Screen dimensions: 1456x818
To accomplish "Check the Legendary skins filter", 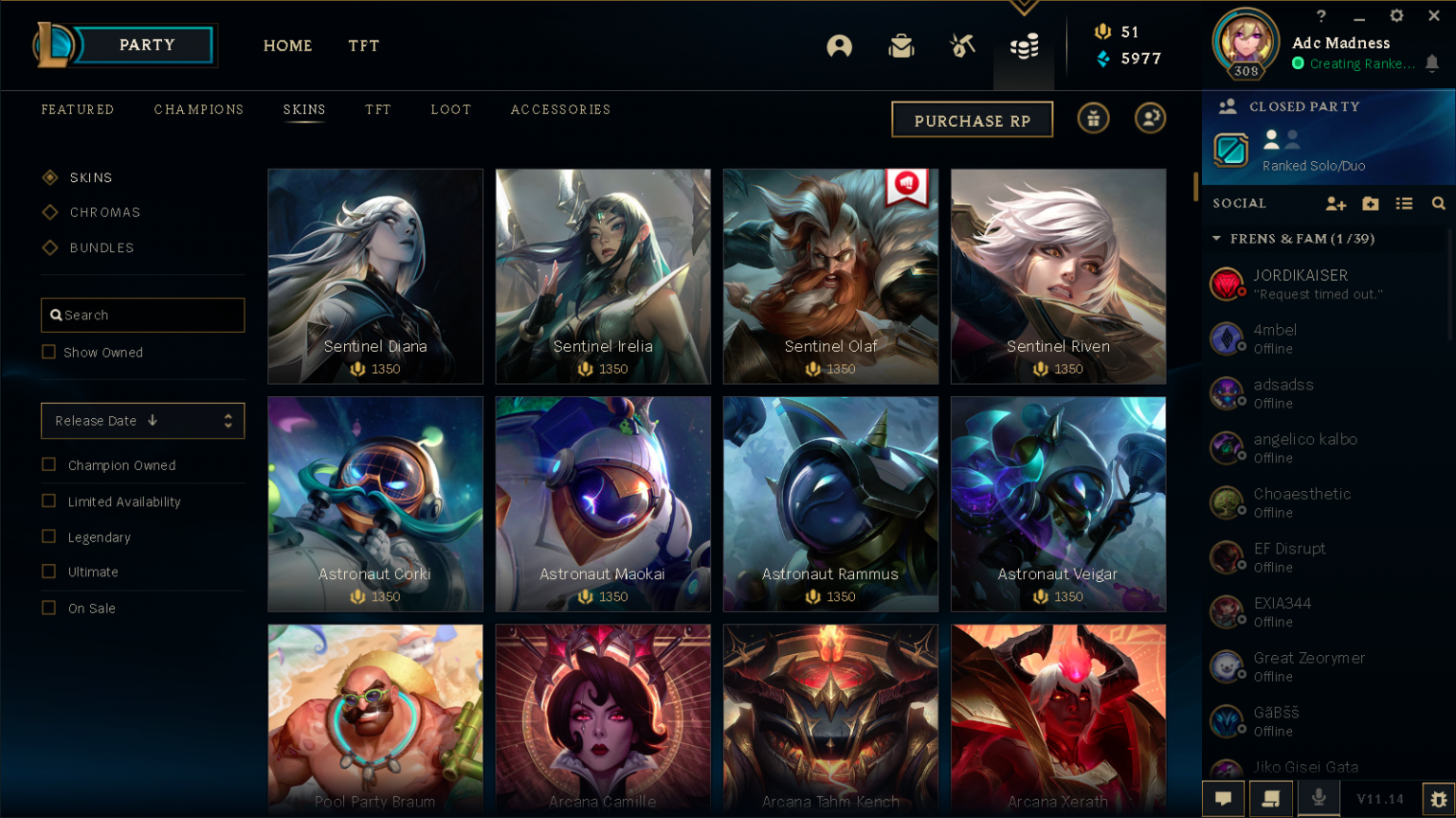I will pyautogui.click(x=48, y=536).
